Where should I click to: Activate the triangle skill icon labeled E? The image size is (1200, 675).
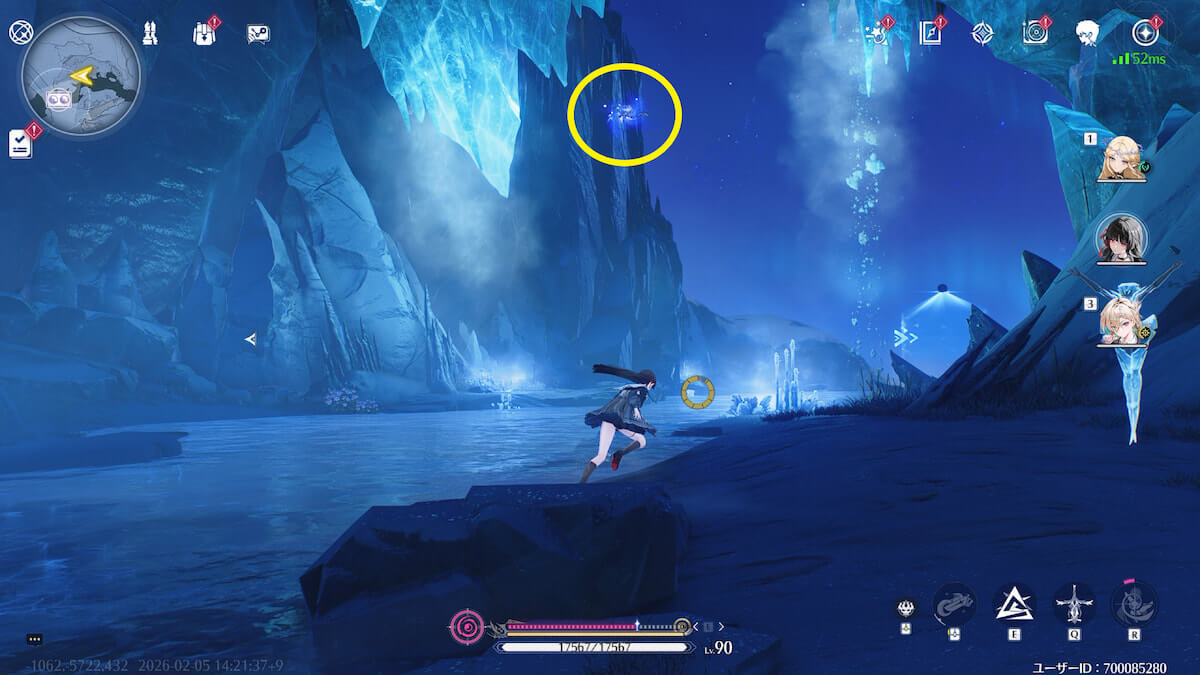[x=1014, y=603]
